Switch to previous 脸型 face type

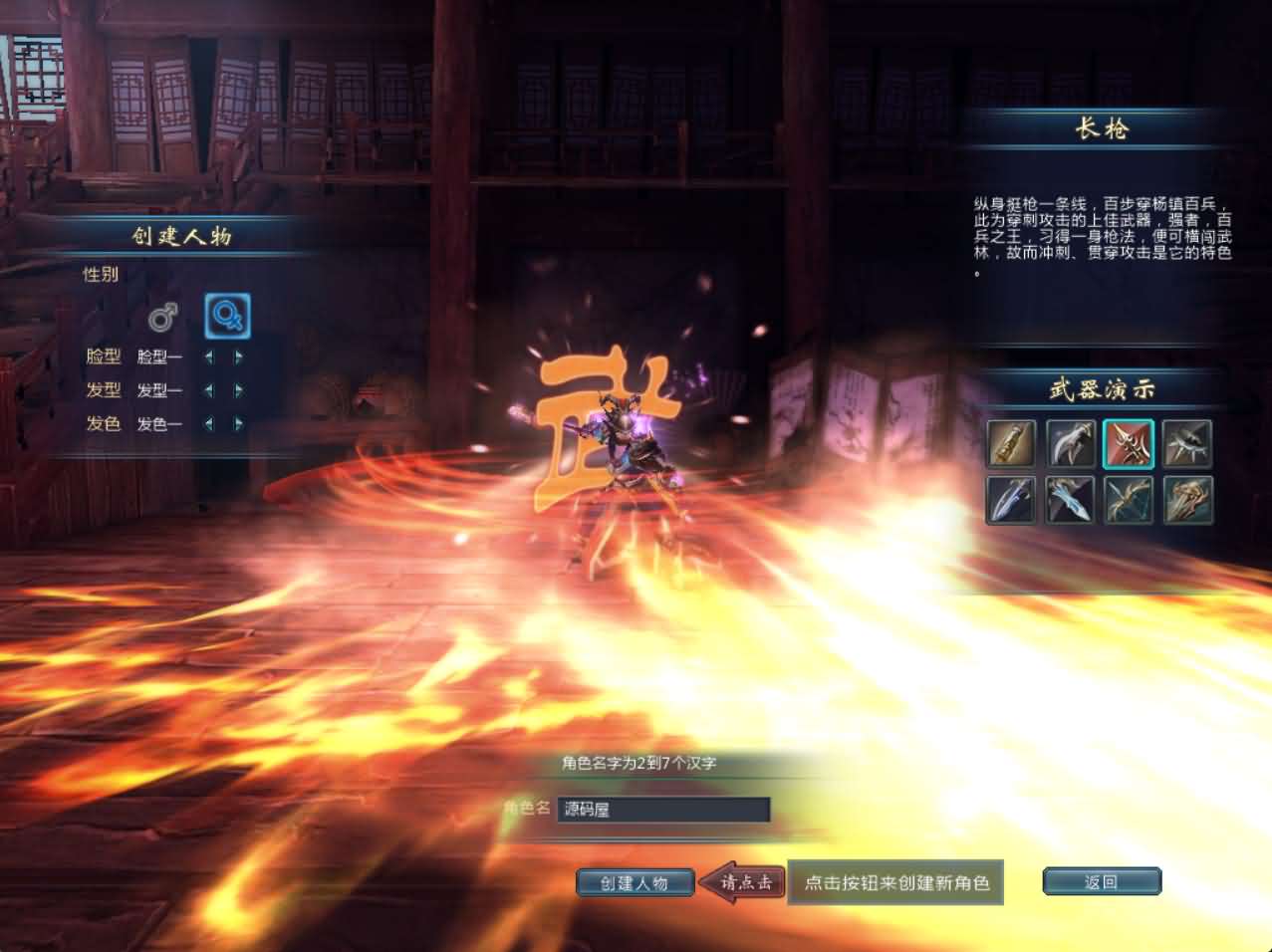click(209, 357)
